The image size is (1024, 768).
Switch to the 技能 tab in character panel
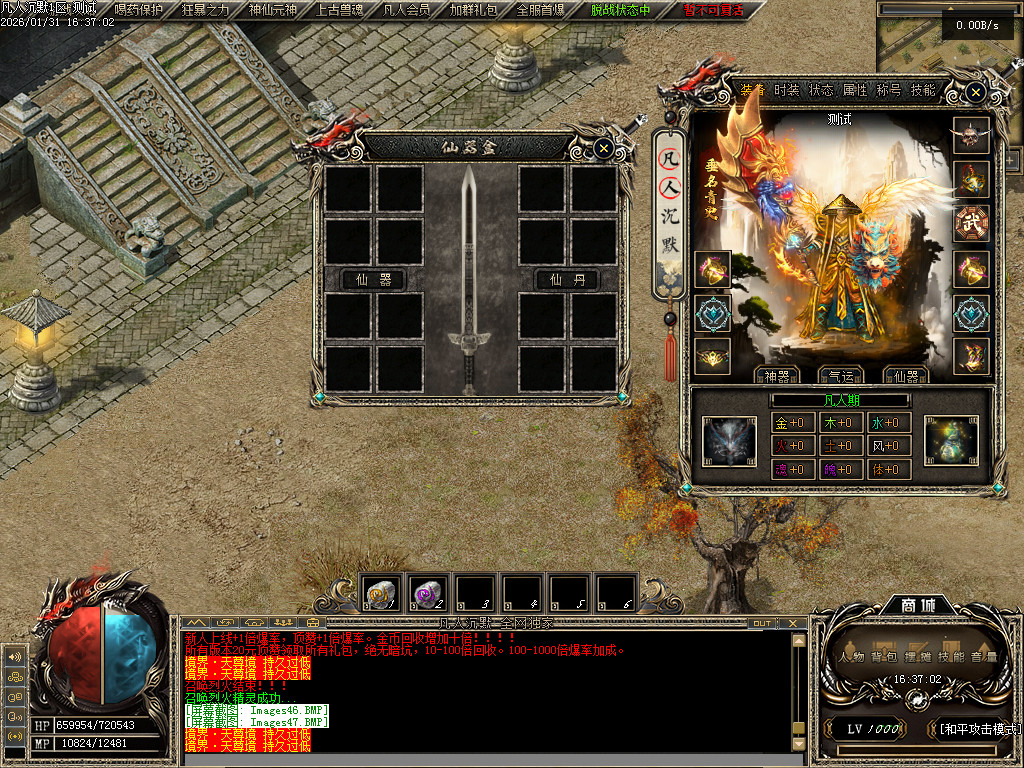[x=923, y=90]
